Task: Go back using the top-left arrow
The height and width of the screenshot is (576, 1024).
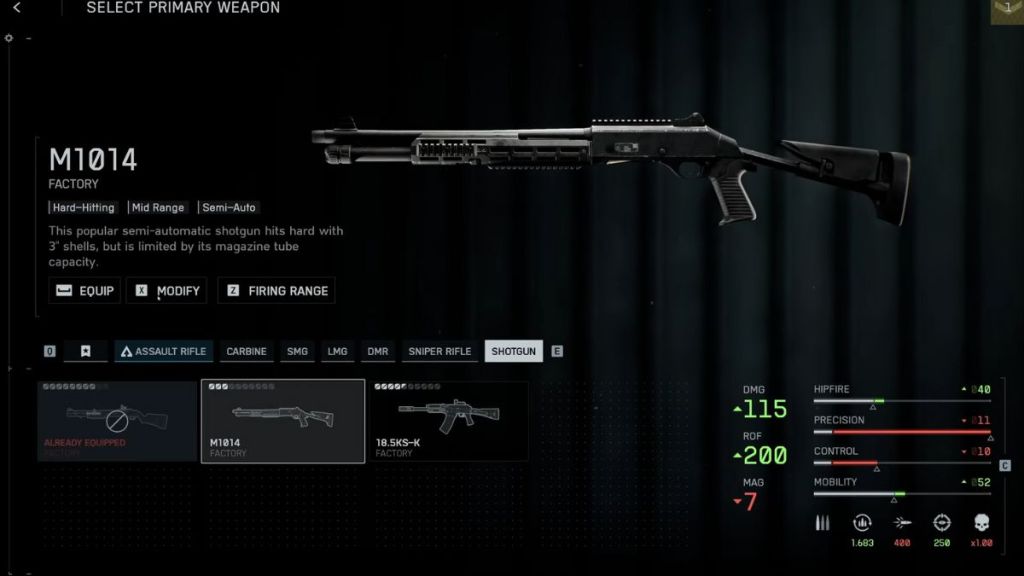Action: click(x=17, y=8)
